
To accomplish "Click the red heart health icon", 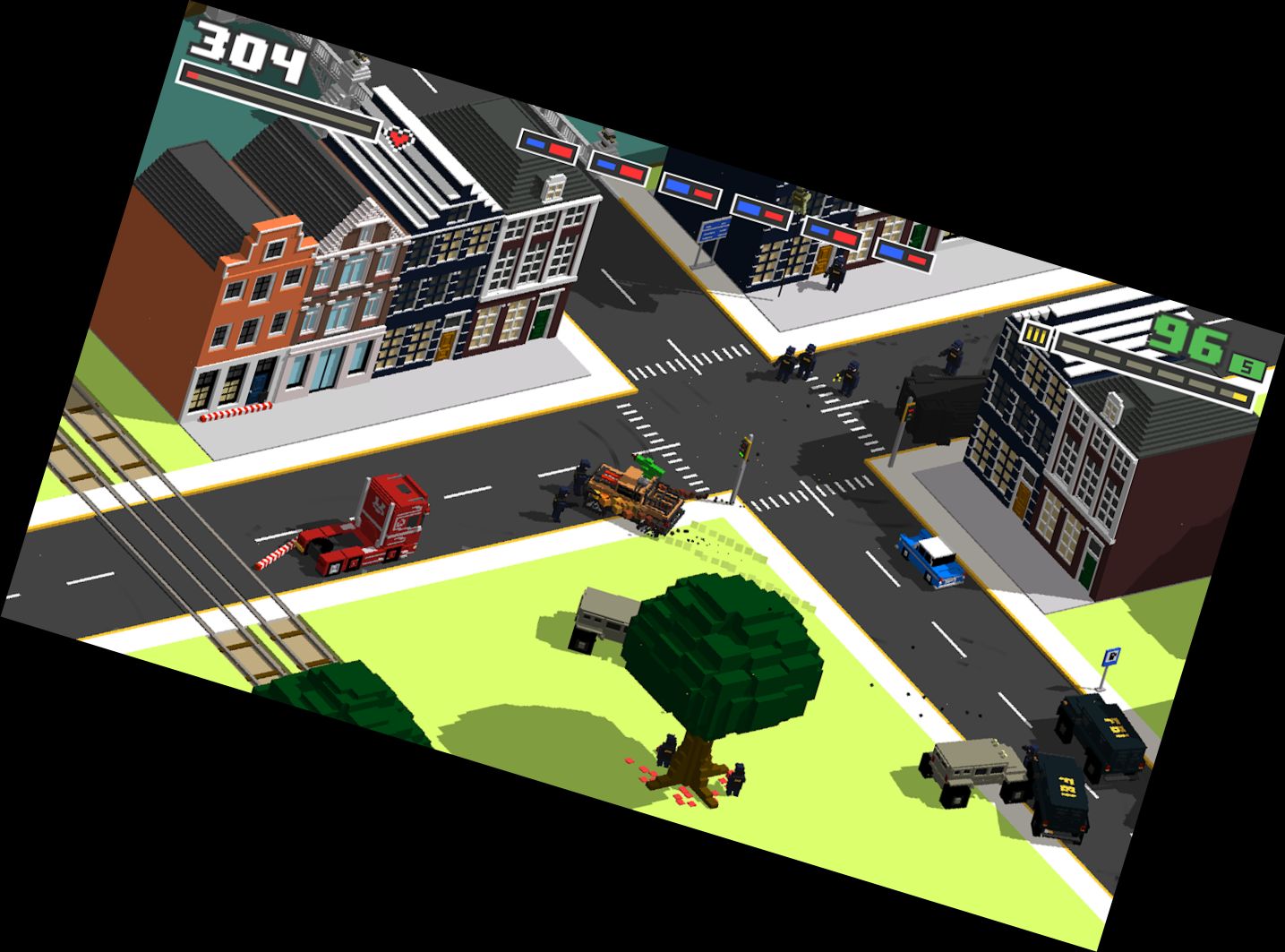I will coord(398,139).
